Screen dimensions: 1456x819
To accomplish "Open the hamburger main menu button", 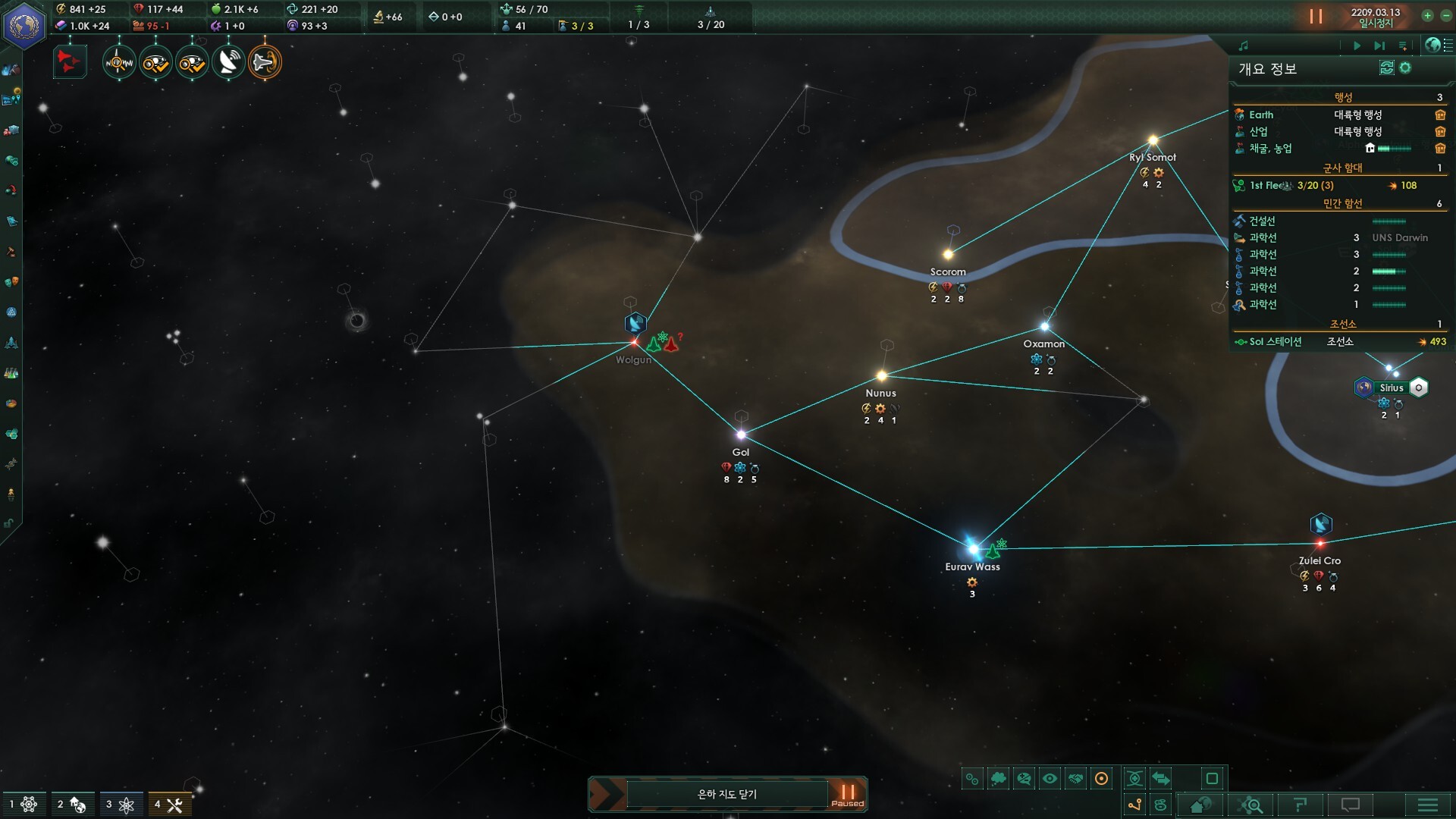I will [1428, 805].
